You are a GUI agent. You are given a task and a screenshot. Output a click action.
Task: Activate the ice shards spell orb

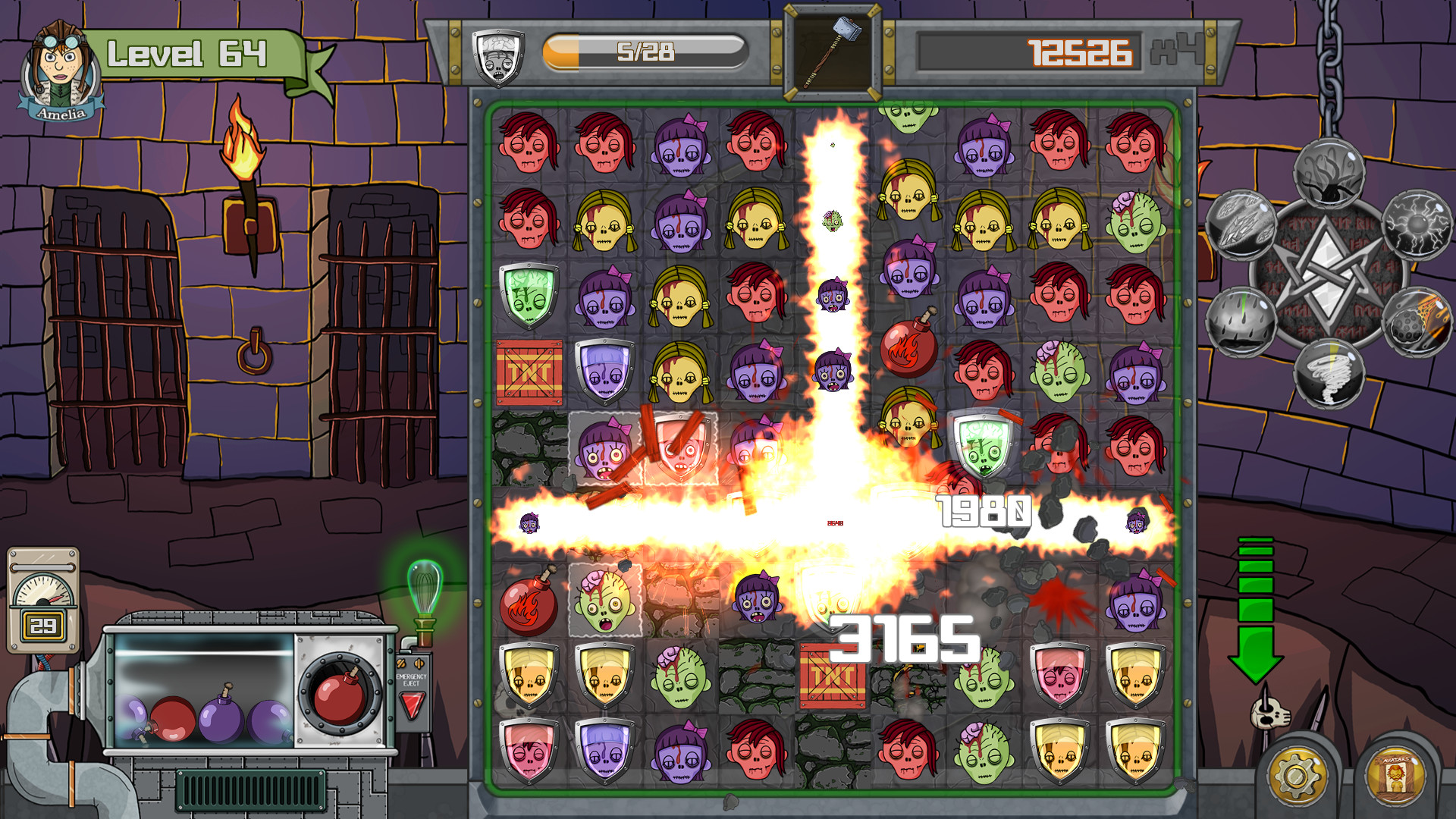point(1241,226)
